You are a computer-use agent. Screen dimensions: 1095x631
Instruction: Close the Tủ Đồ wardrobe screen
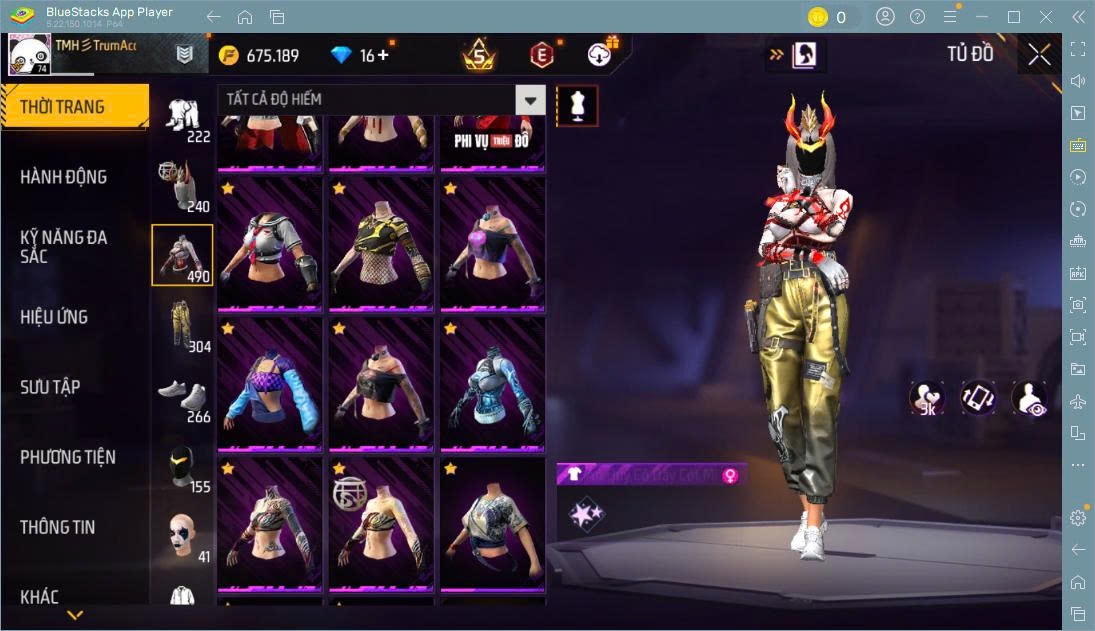click(1039, 55)
